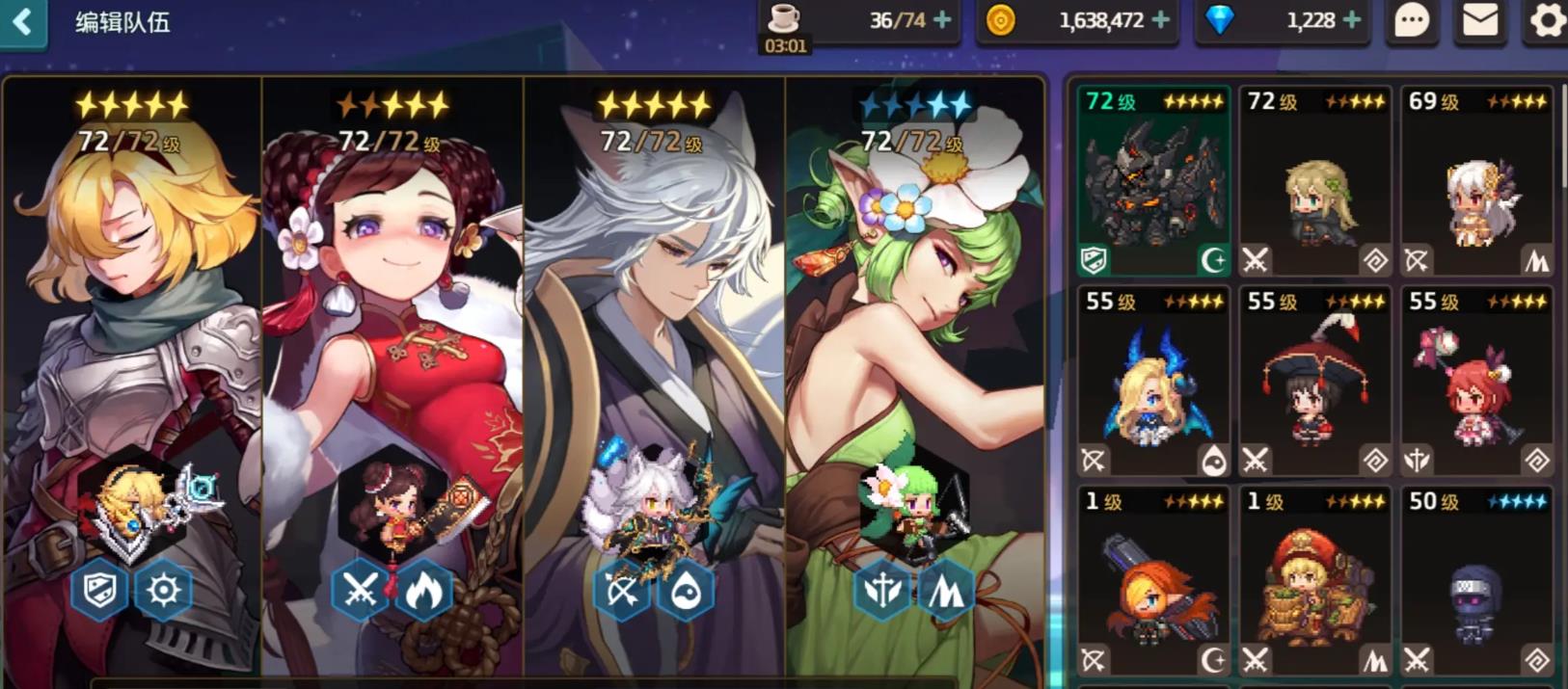Add more gold coins with plus button
Viewport: 1568px width, 689px height.
[1161, 19]
